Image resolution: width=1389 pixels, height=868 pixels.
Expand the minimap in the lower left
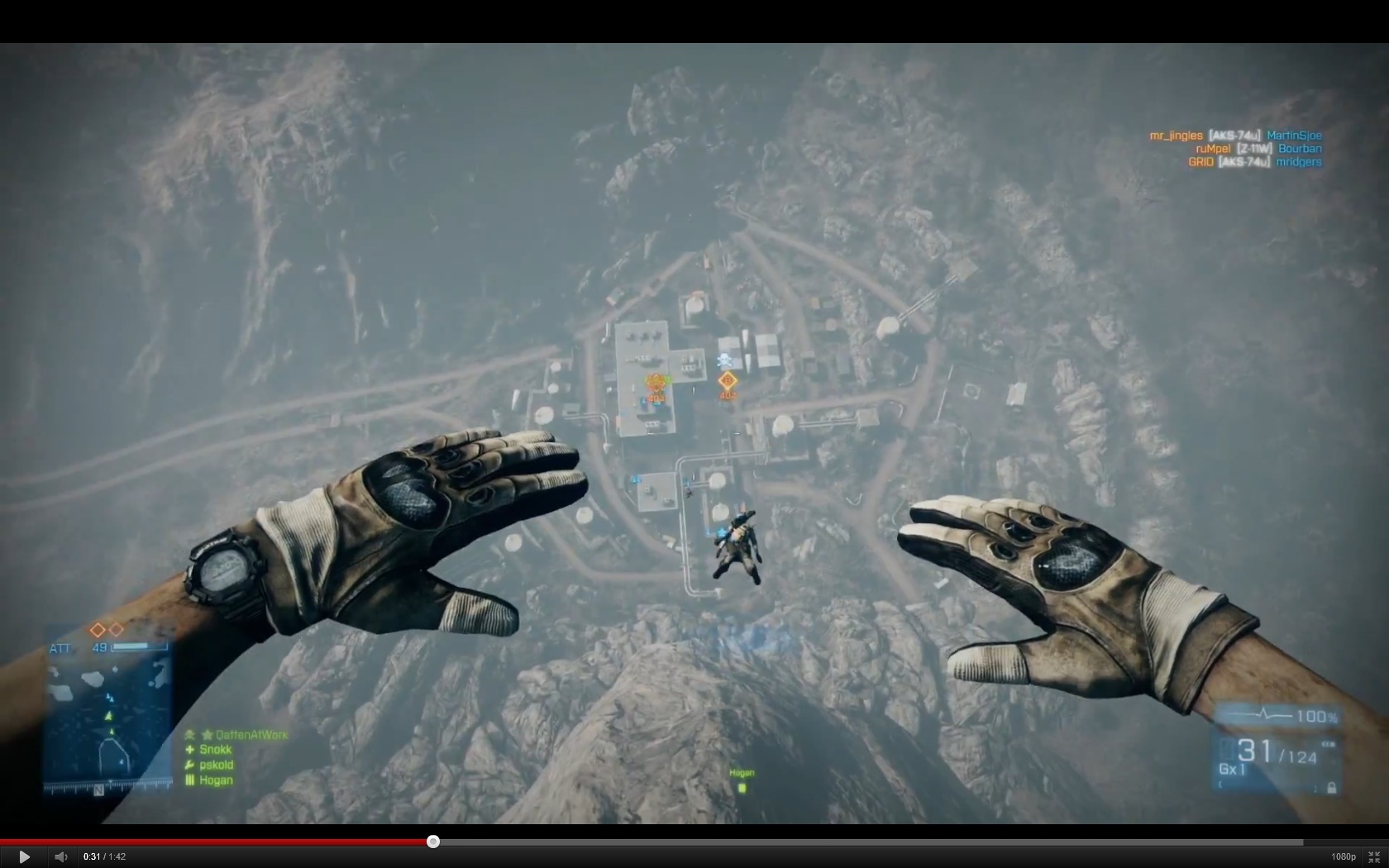click(x=107, y=715)
